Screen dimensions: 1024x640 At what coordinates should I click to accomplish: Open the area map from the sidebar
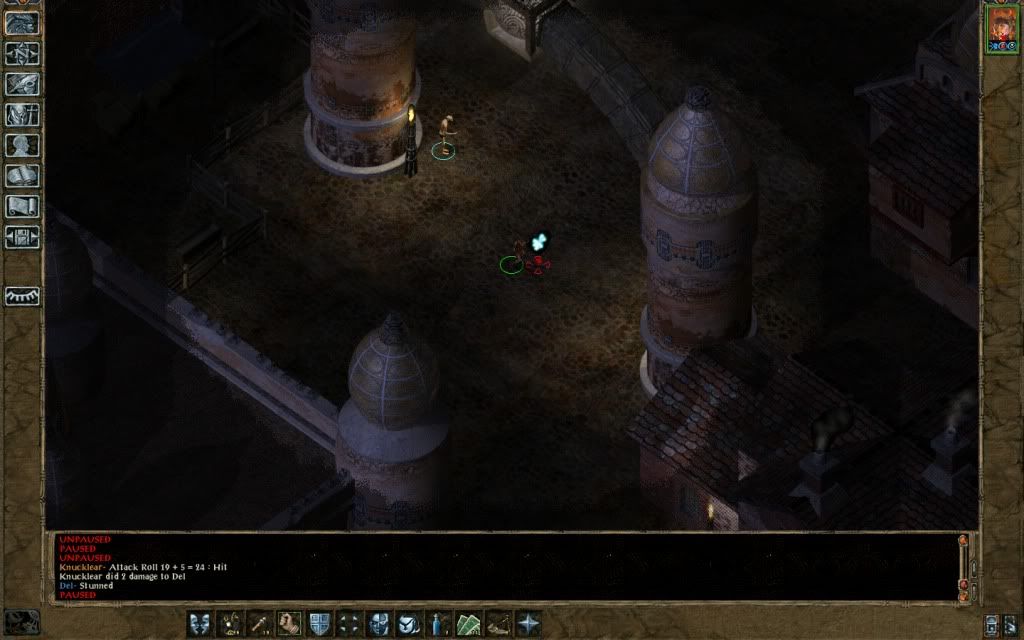pyautogui.click(x=21, y=54)
